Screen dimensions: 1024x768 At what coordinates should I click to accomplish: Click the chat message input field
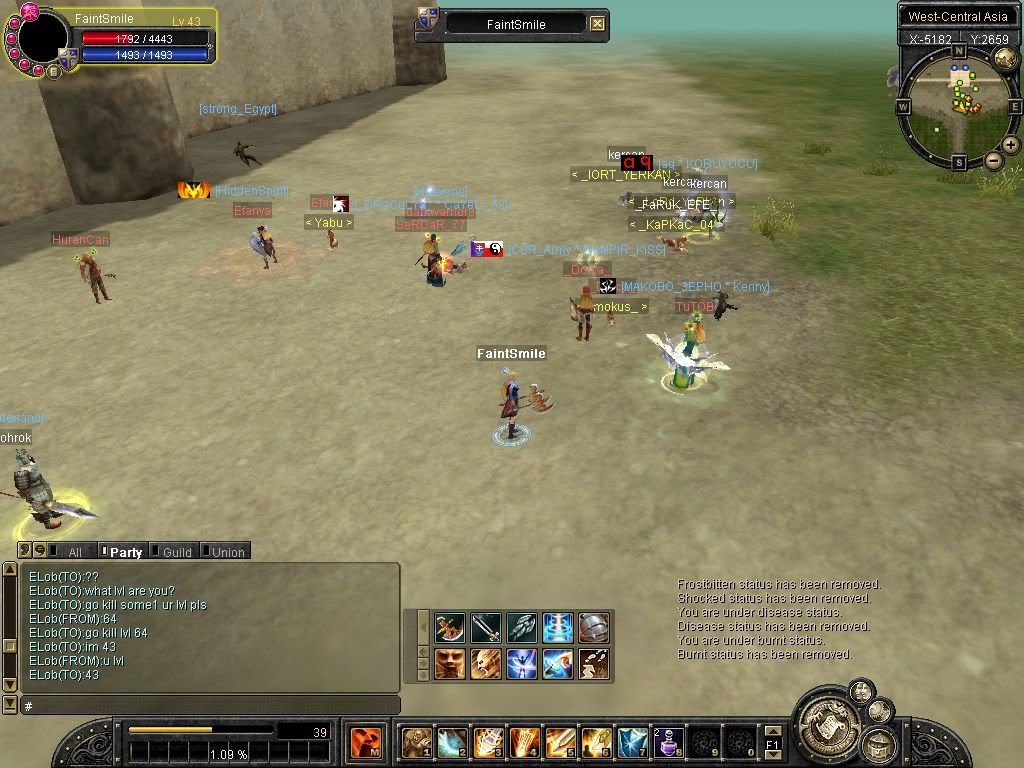point(210,706)
